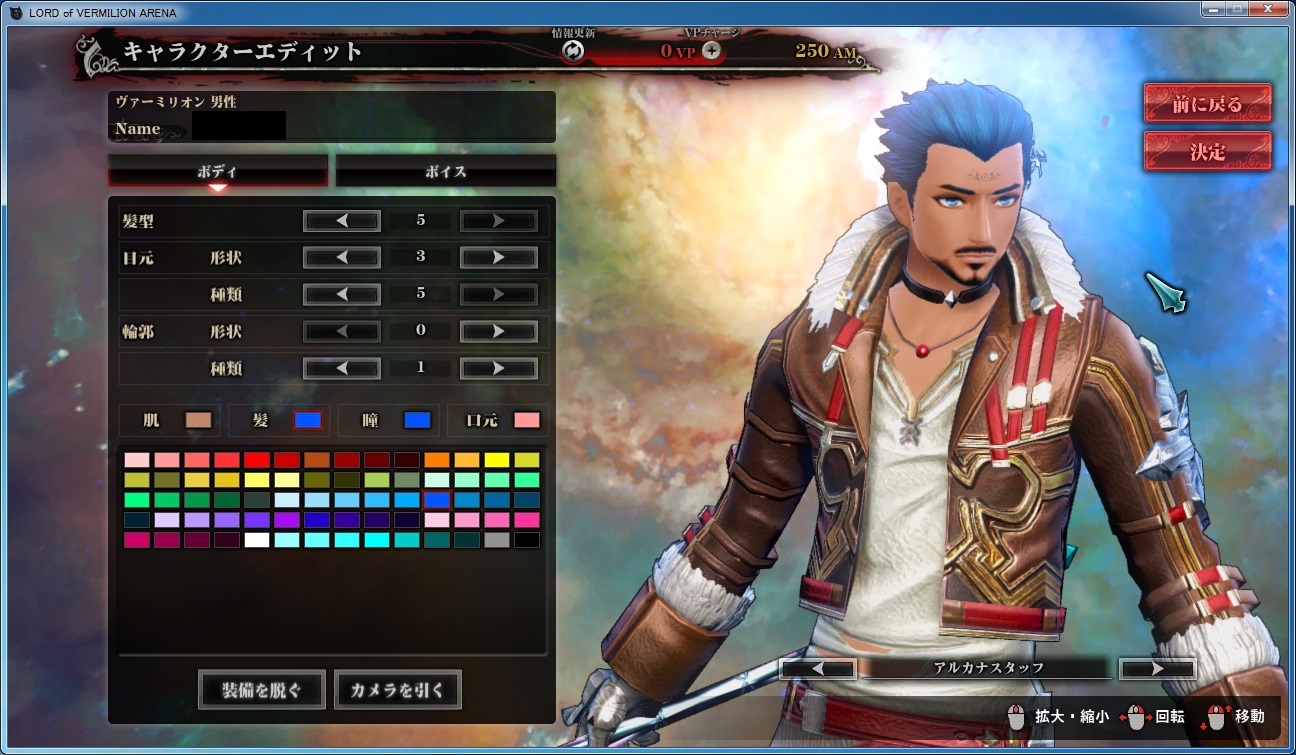Select the 口元 mouth color option
Image resolution: width=1296 pixels, height=755 pixels.
tap(498, 421)
